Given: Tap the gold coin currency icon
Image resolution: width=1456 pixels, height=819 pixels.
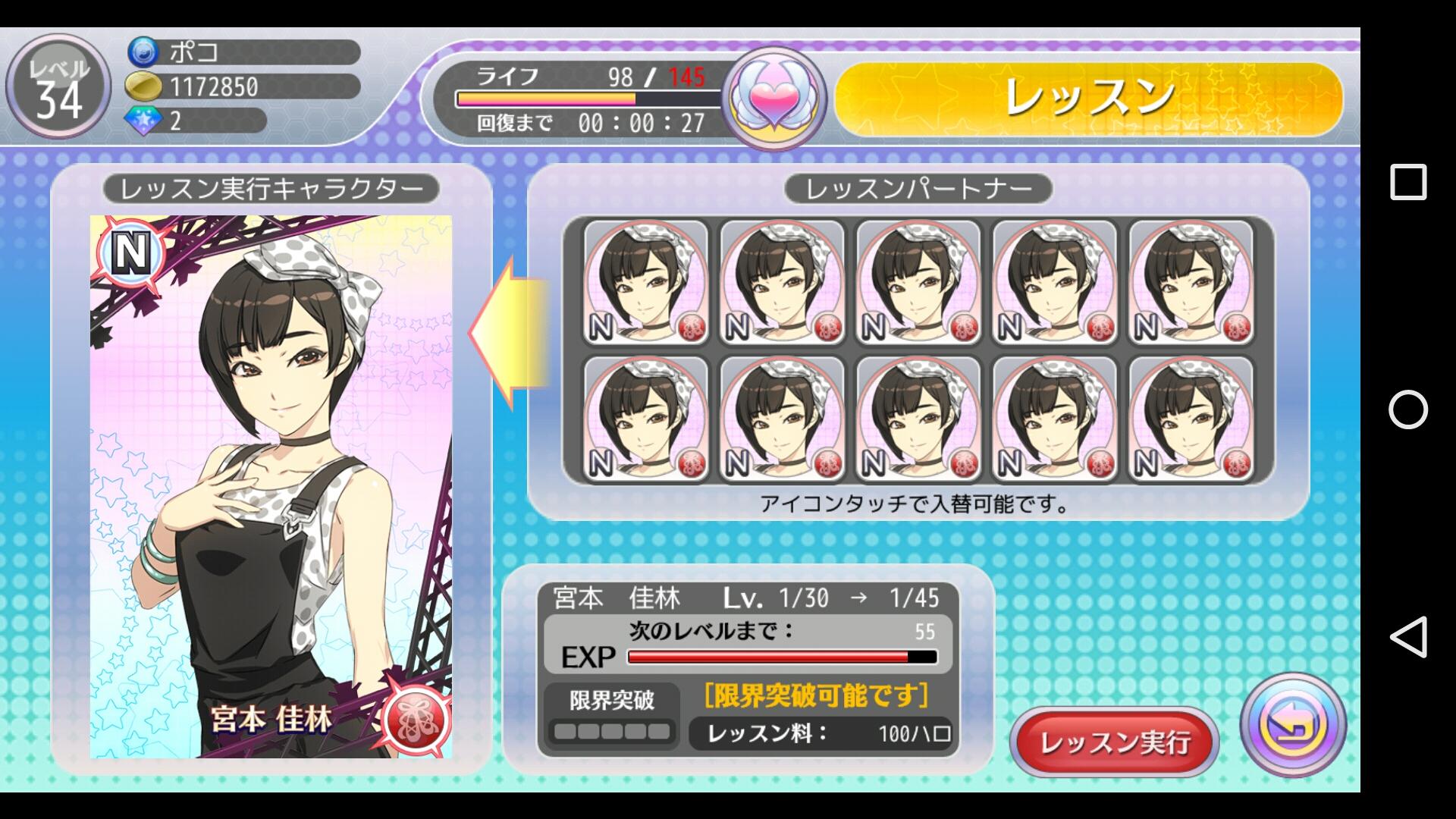Looking at the screenshot, I should tap(143, 86).
